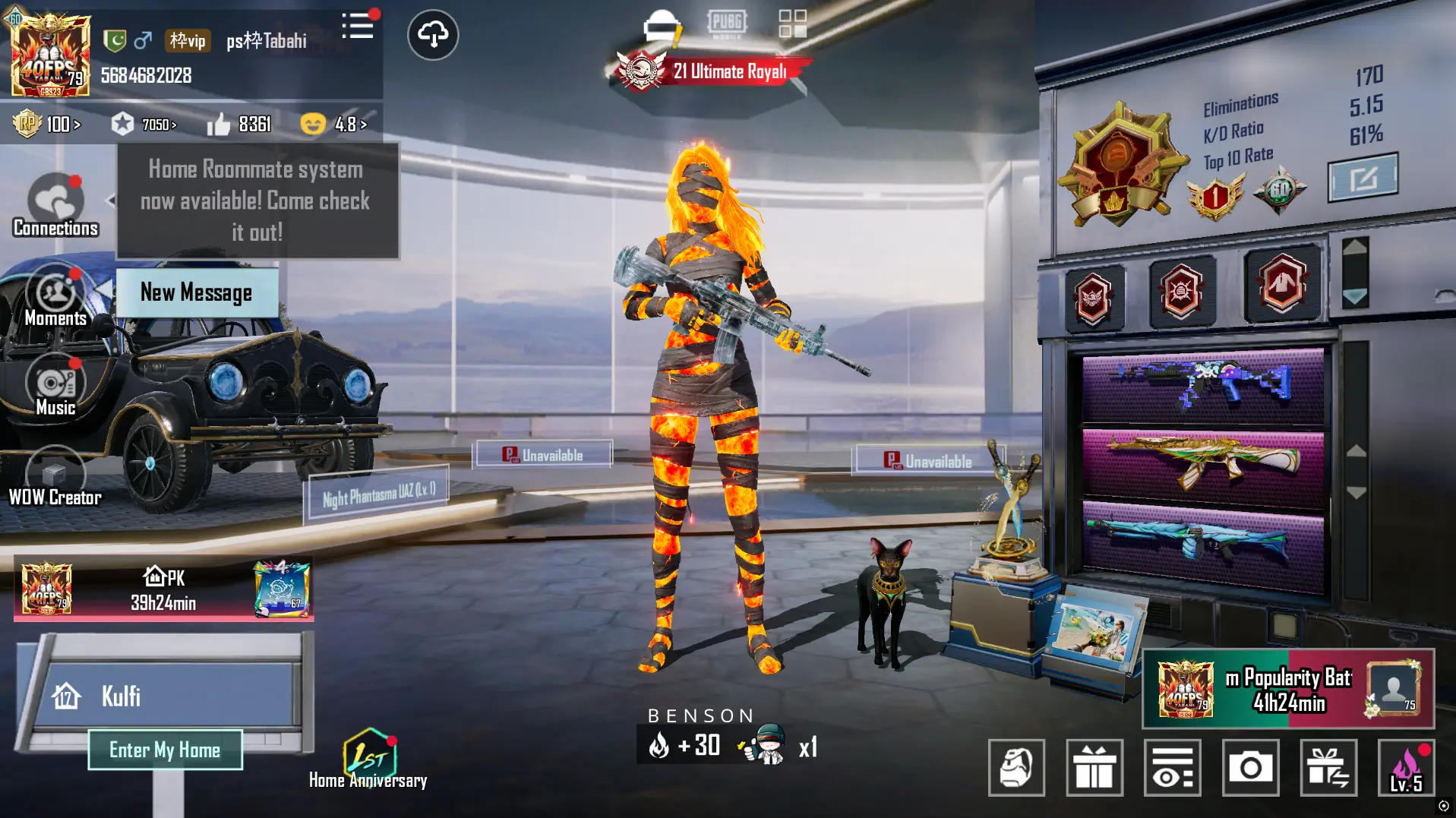Expand the RP 100 details
The image size is (1456, 818).
click(47, 124)
